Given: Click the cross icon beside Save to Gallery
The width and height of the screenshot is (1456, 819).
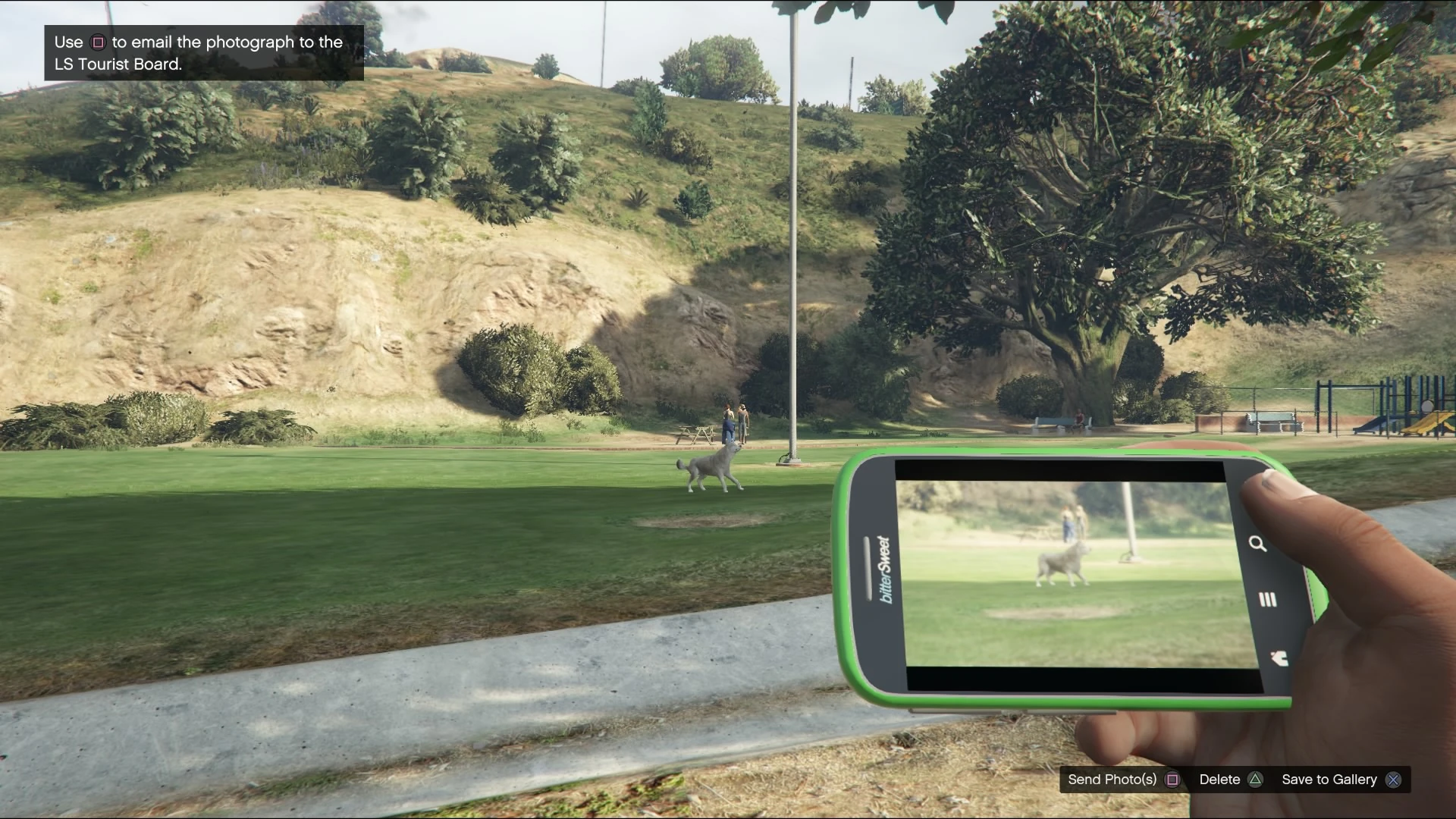Looking at the screenshot, I should pos(1394,780).
